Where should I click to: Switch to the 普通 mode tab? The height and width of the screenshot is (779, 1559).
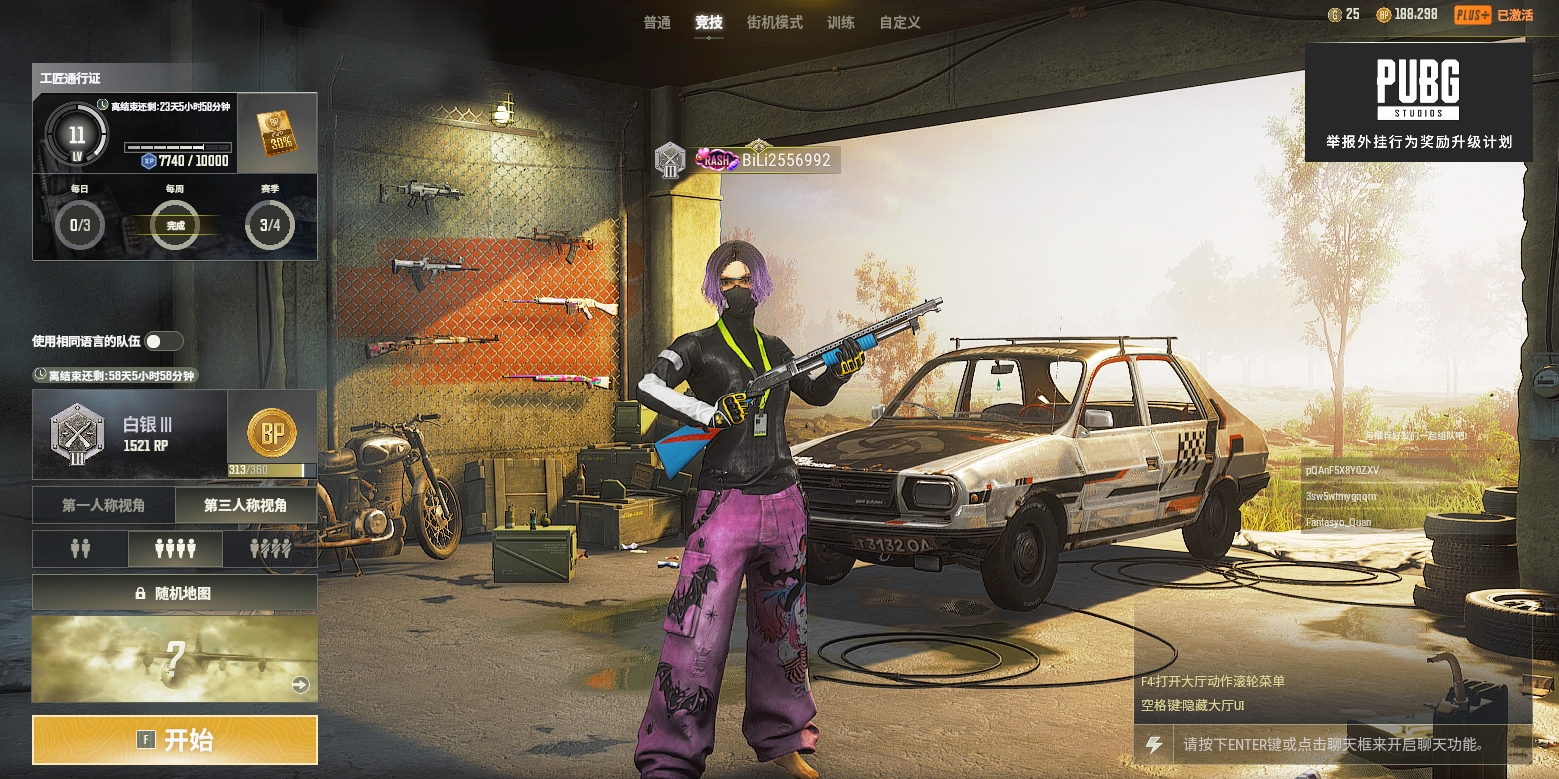657,22
